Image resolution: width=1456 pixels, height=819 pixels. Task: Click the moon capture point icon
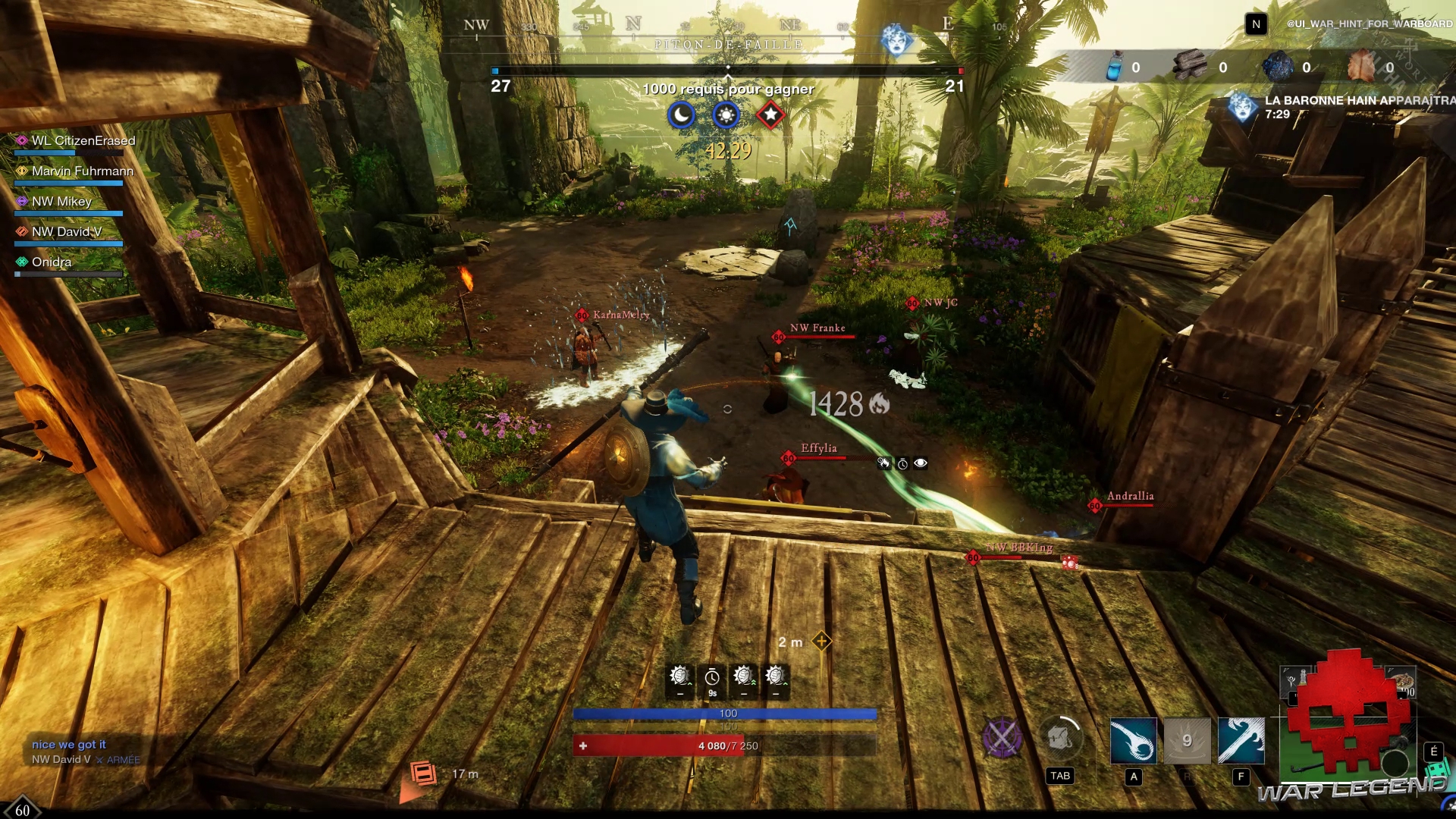[682, 115]
